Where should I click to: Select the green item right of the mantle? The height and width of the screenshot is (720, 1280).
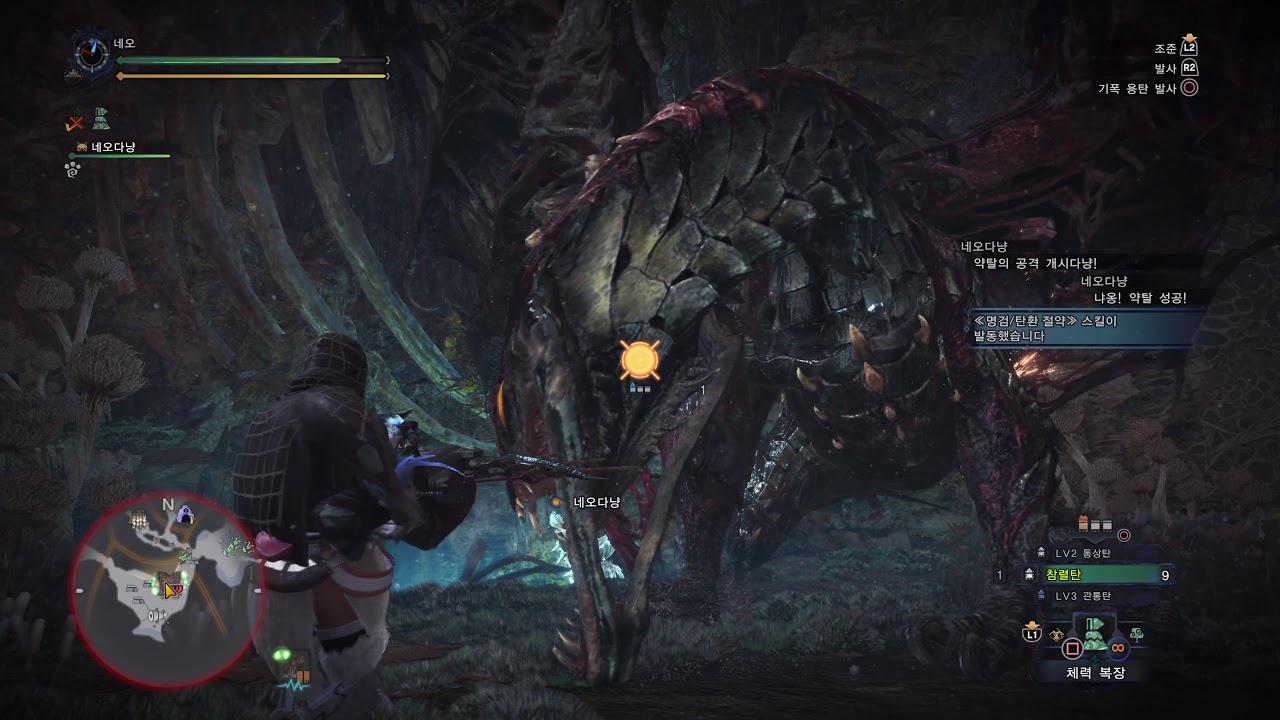1136,633
